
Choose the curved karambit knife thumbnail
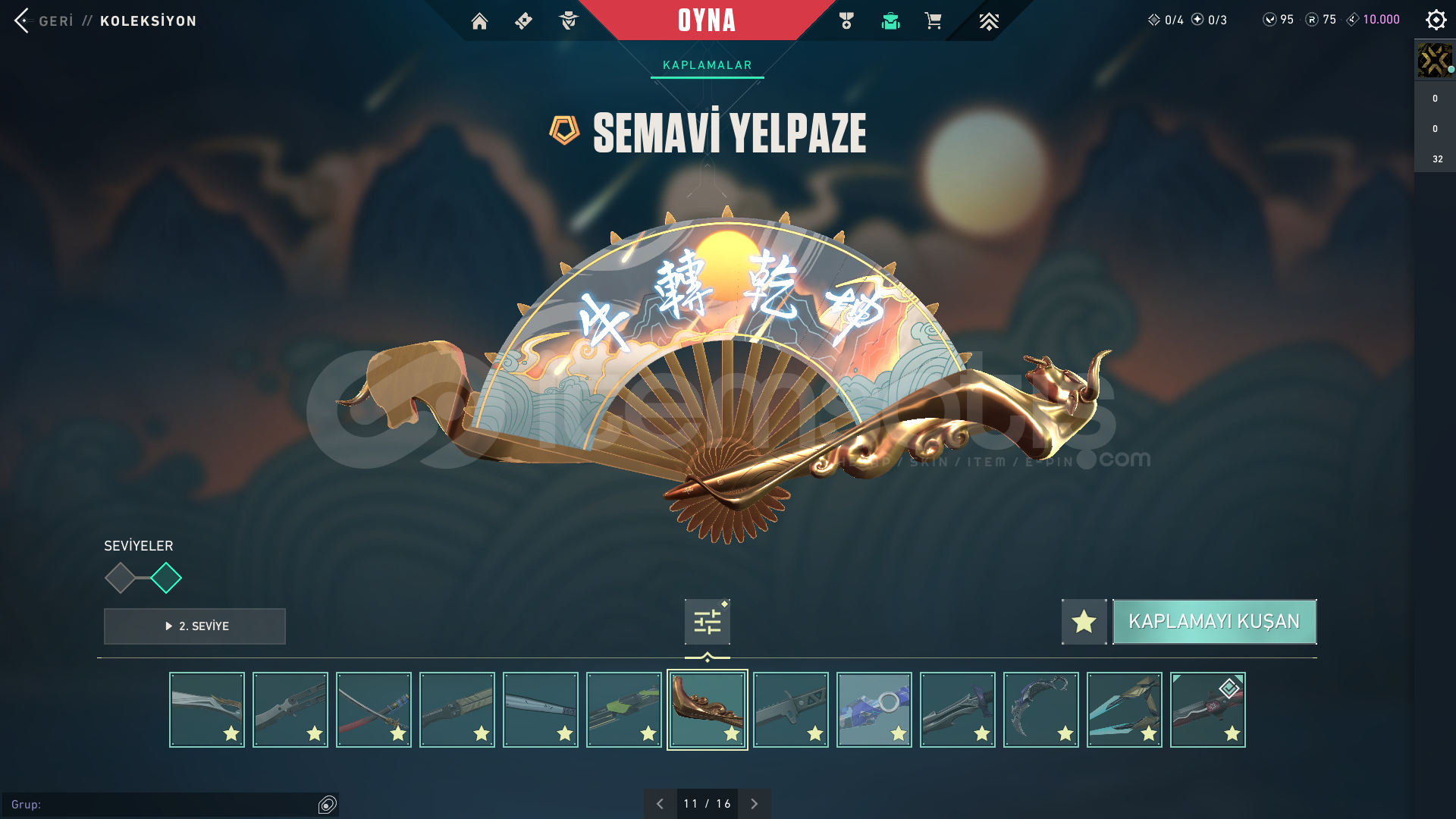point(1040,710)
